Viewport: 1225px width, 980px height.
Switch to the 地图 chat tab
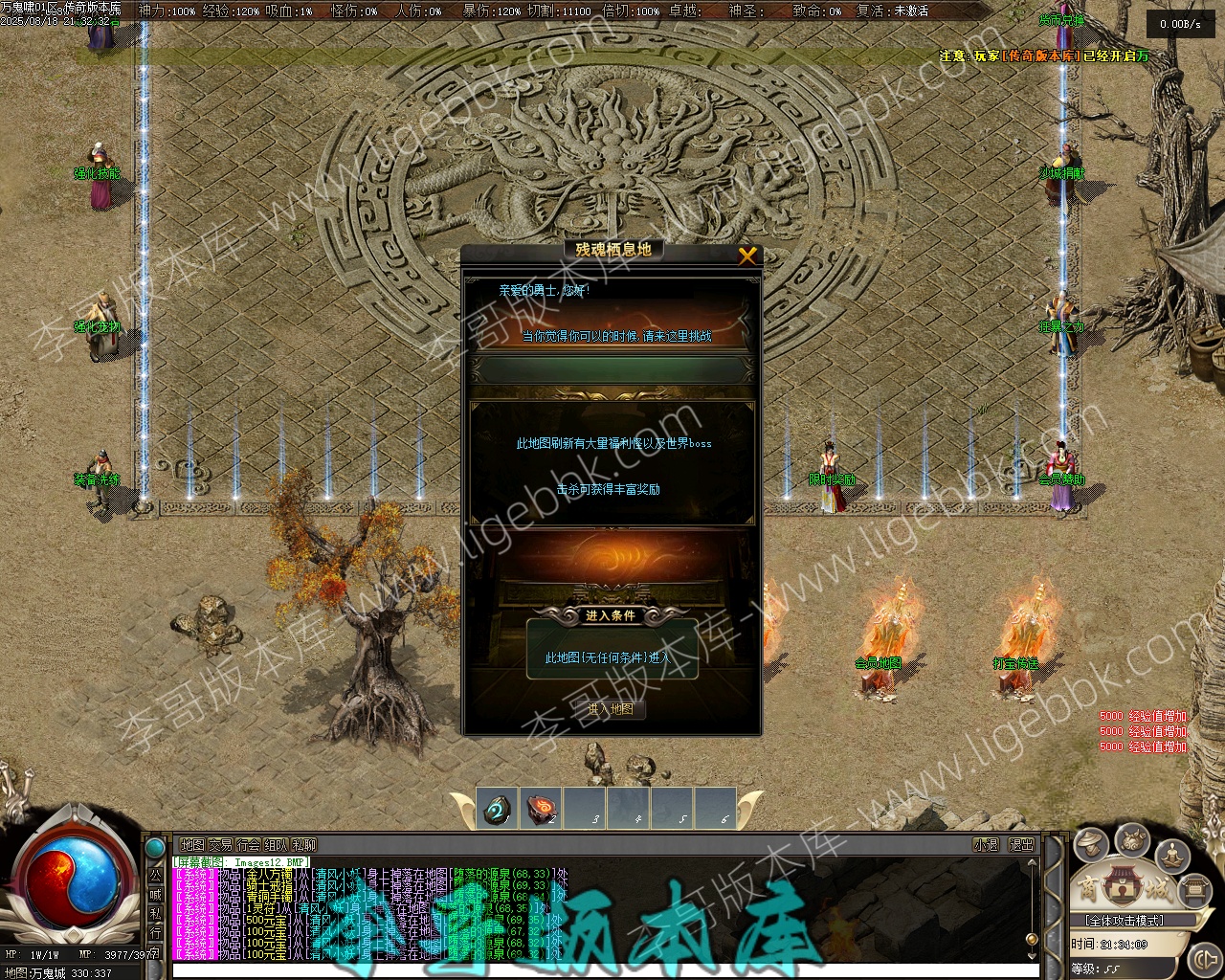click(x=192, y=845)
